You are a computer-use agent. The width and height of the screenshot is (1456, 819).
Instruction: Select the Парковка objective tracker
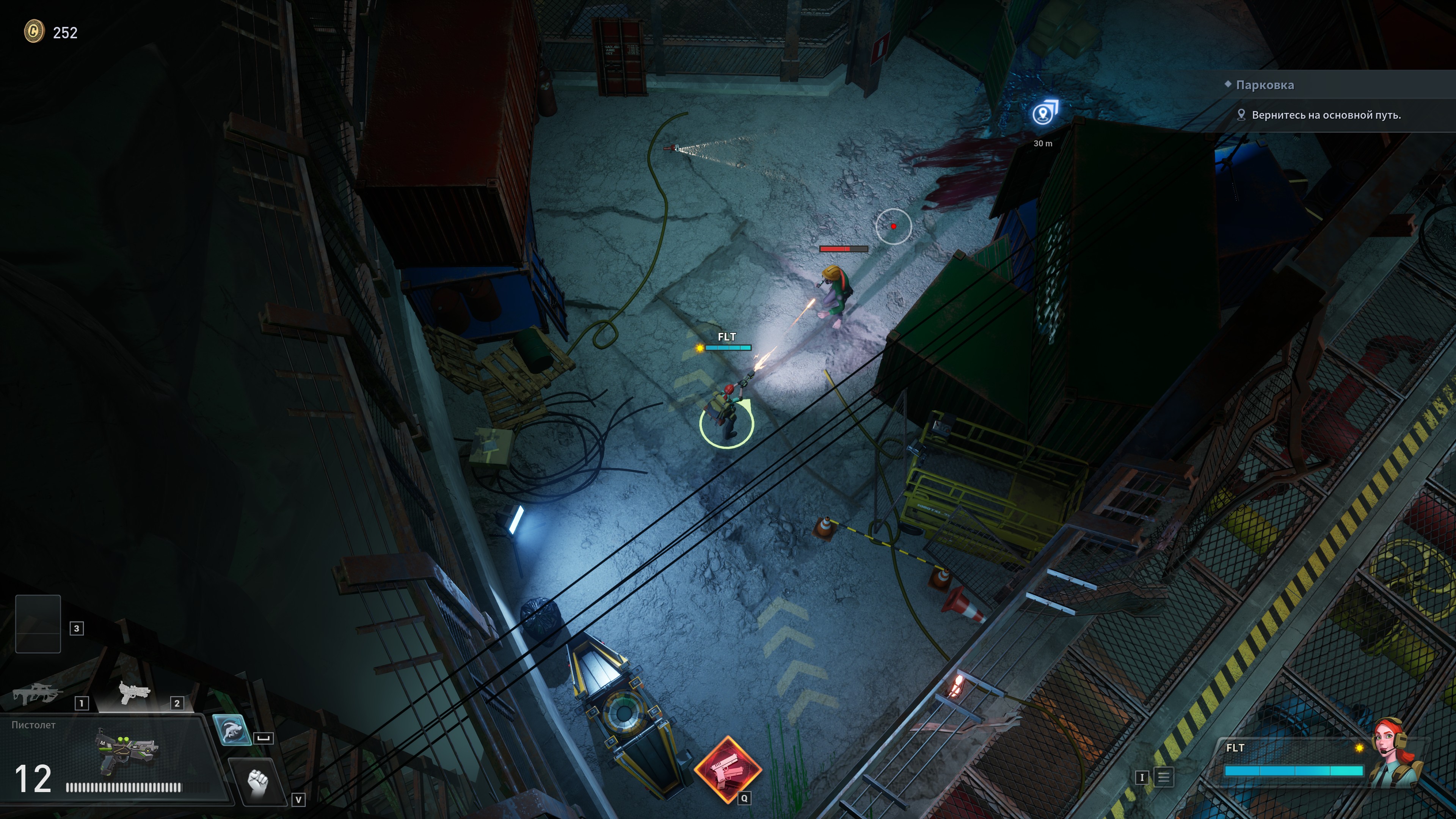point(1265,85)
